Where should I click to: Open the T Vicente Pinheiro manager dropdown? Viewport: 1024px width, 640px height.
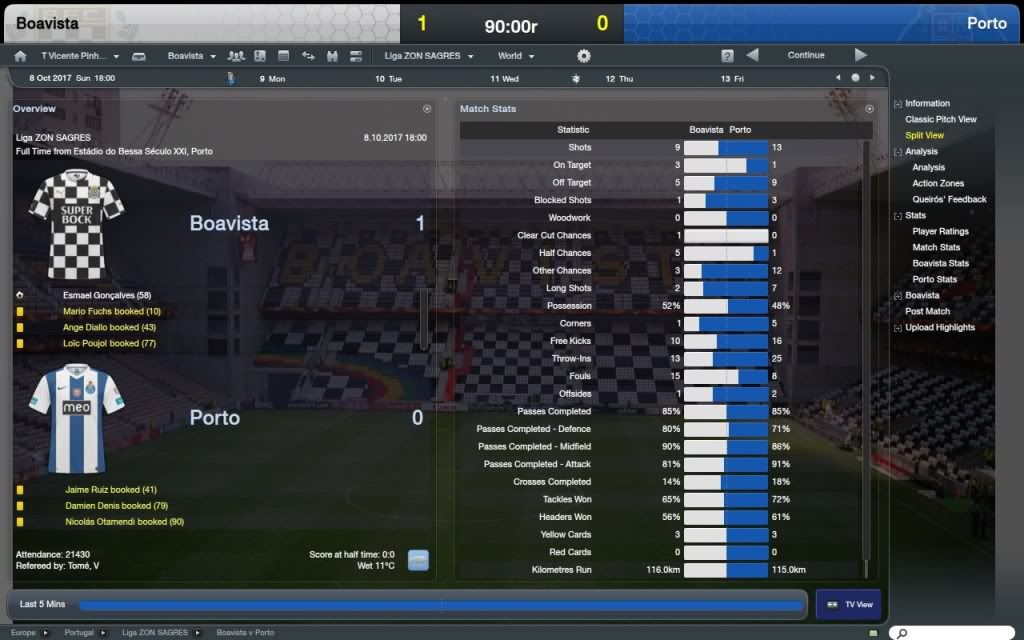pos(79,56)
